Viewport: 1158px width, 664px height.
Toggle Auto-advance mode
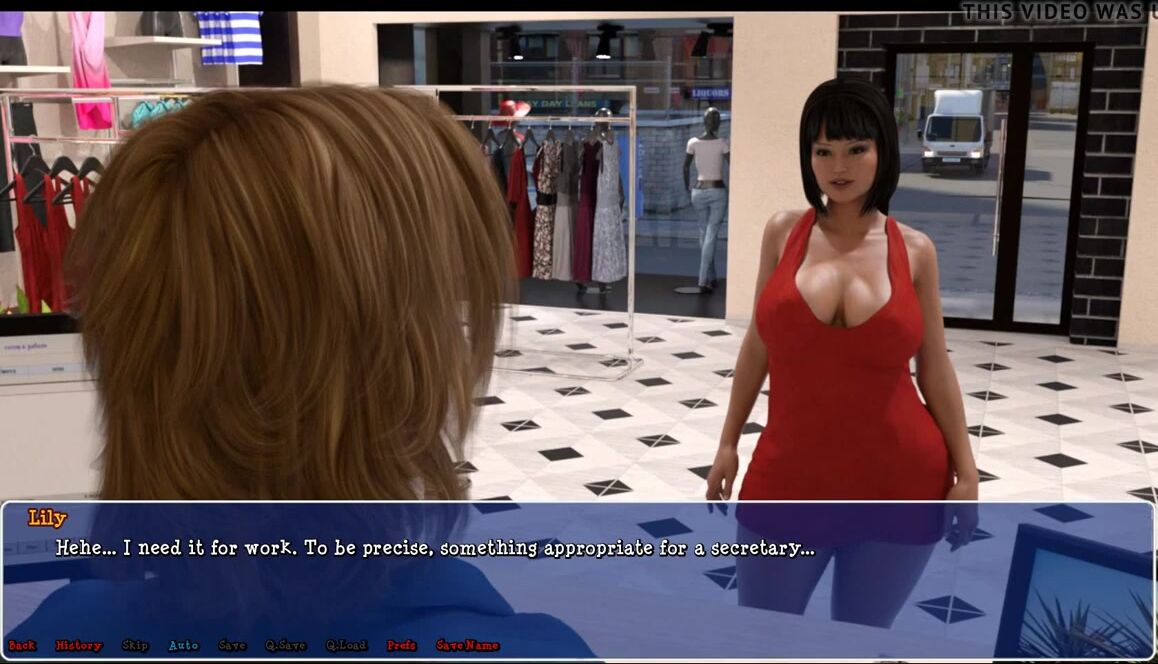(183, 646)
